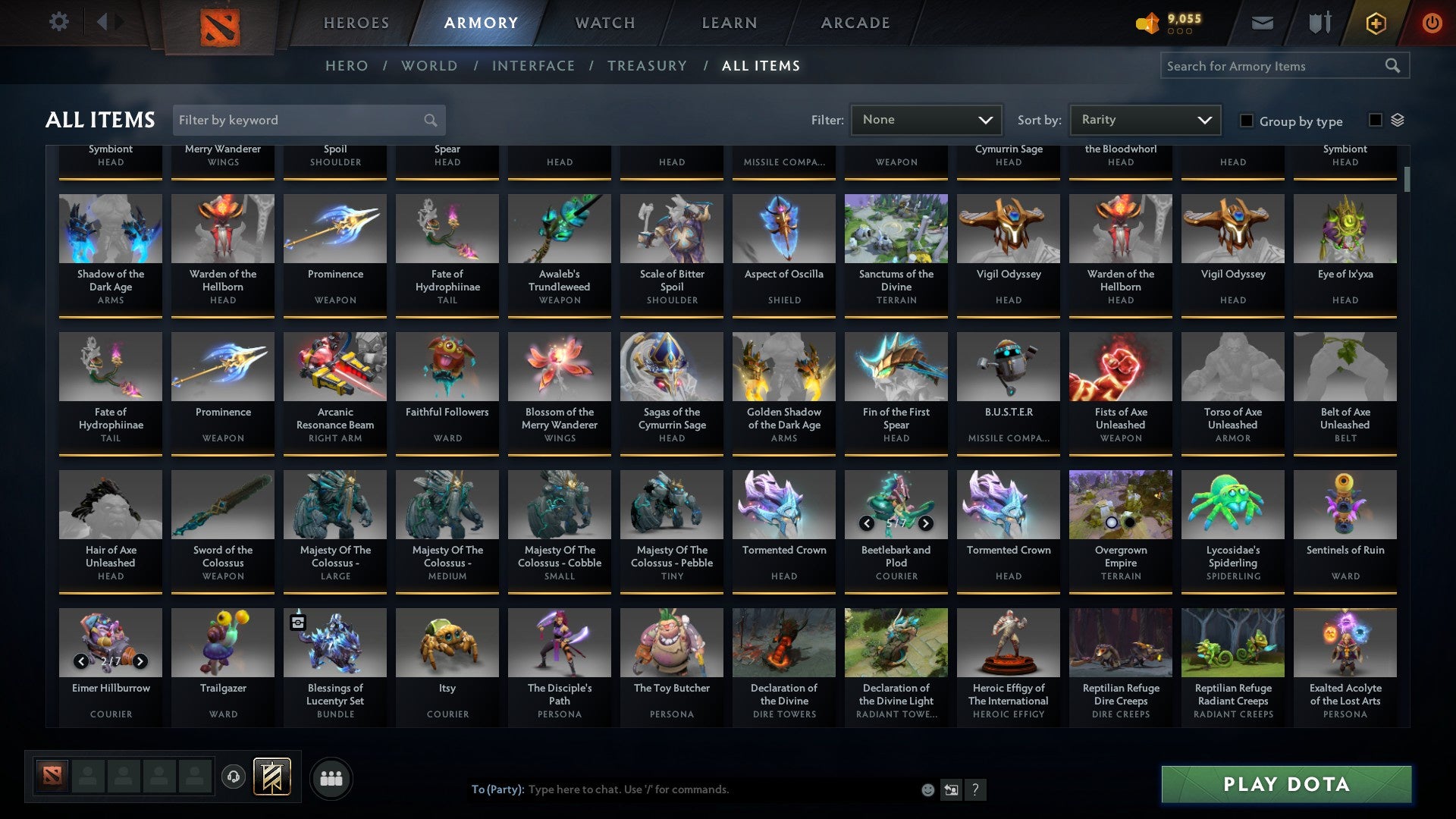Open the Sort by Rarity dropdown
Viewport: 1456px width, 819px height.
pyautogui.click(x=1144, y=119)
